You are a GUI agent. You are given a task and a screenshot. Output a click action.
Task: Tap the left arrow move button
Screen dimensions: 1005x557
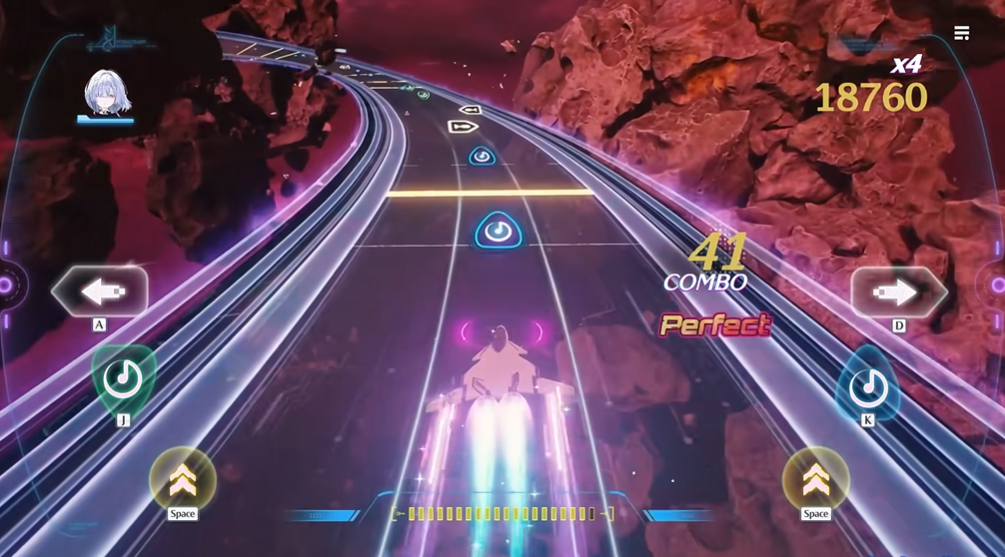click(100, 291)
